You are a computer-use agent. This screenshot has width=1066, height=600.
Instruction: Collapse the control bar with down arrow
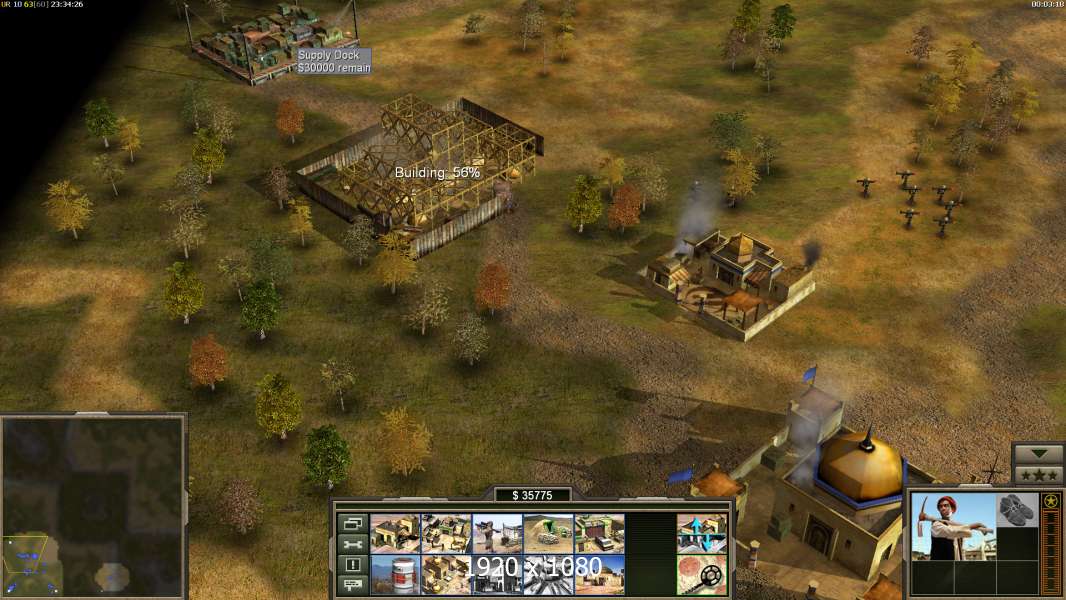coord(1038,454)
